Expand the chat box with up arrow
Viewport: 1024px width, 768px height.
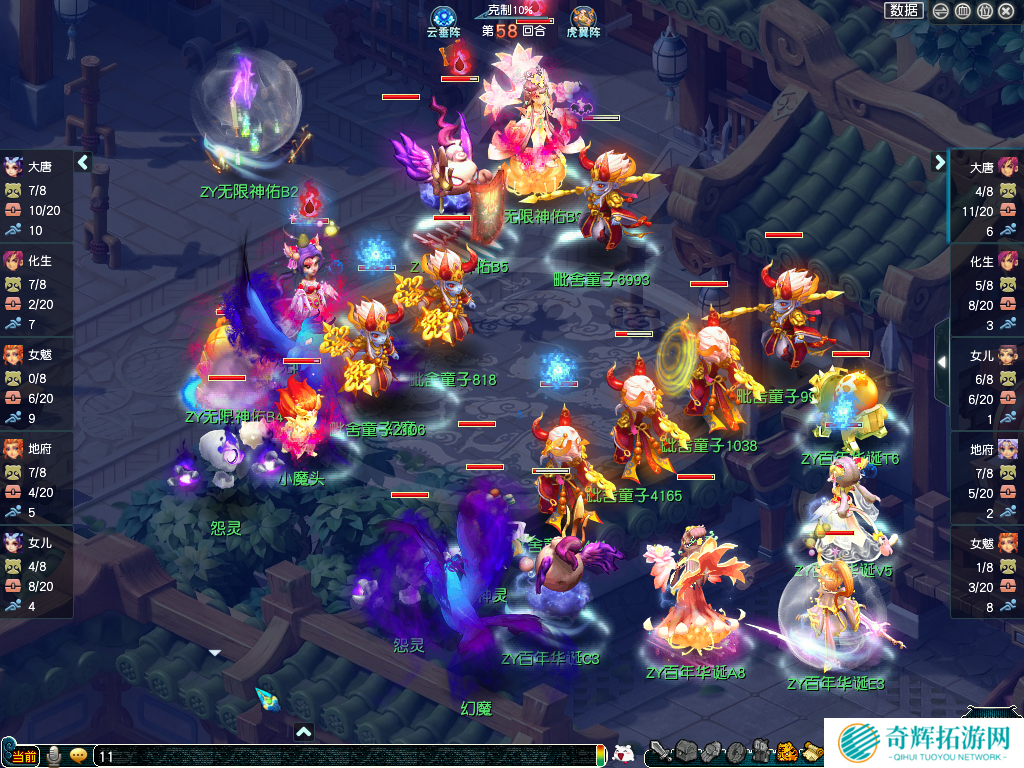304,732
